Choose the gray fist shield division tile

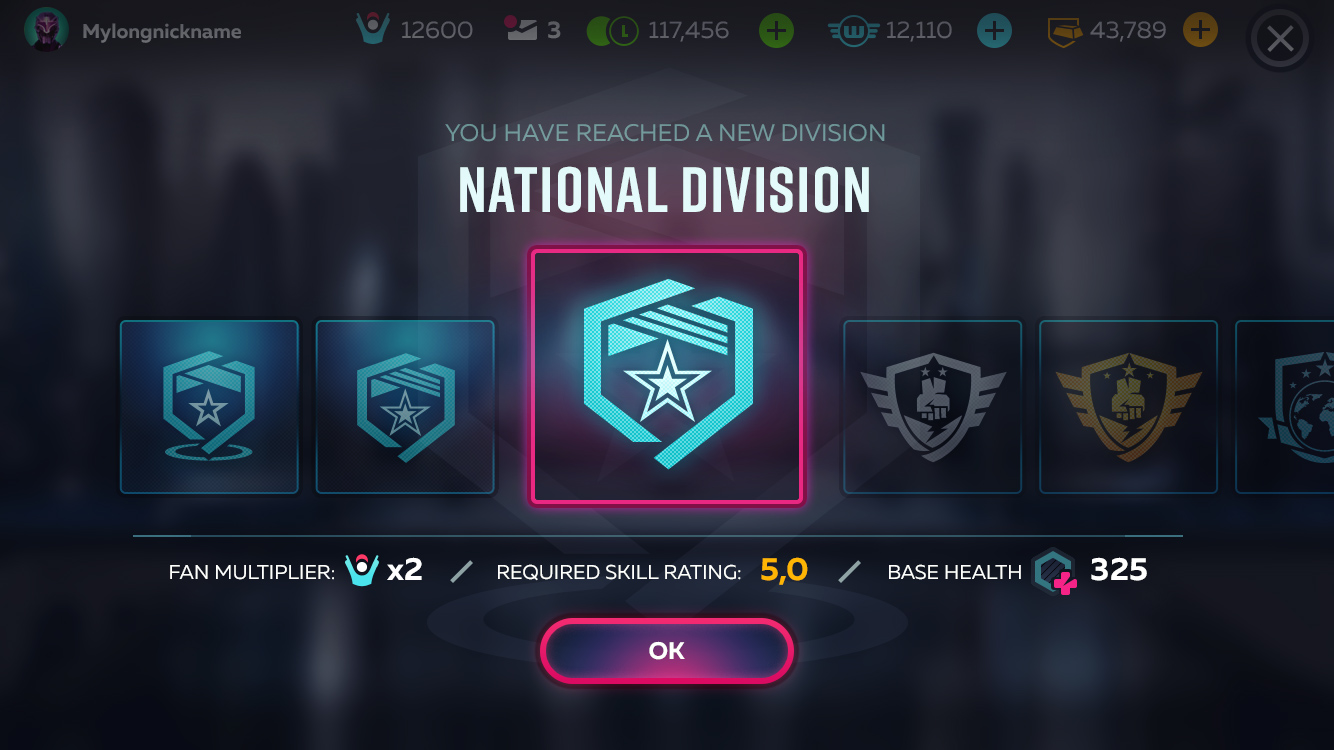coord(932,407)
